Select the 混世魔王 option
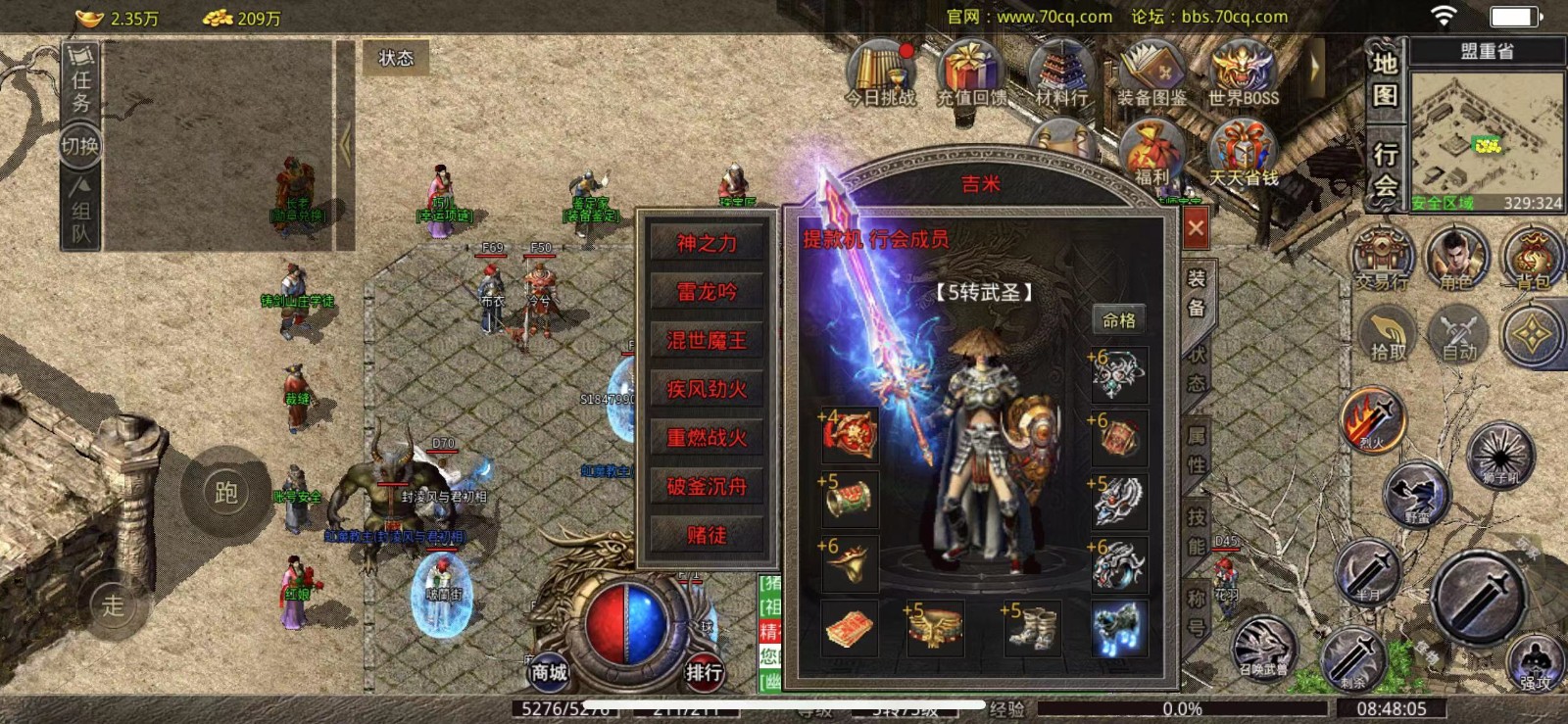1568x724 pixels. pos(707,341)
